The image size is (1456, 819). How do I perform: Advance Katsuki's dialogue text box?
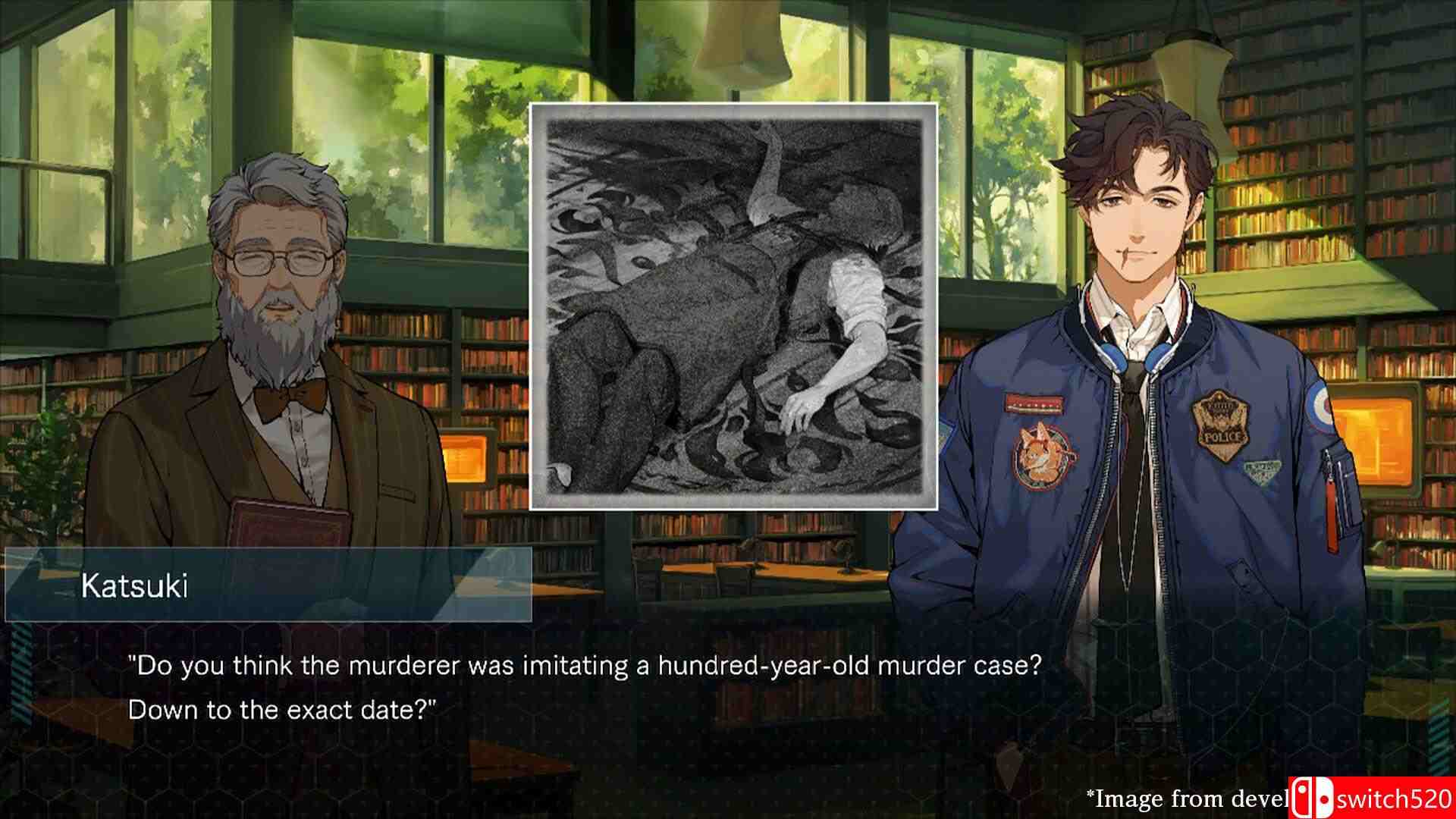pos(584,688)
